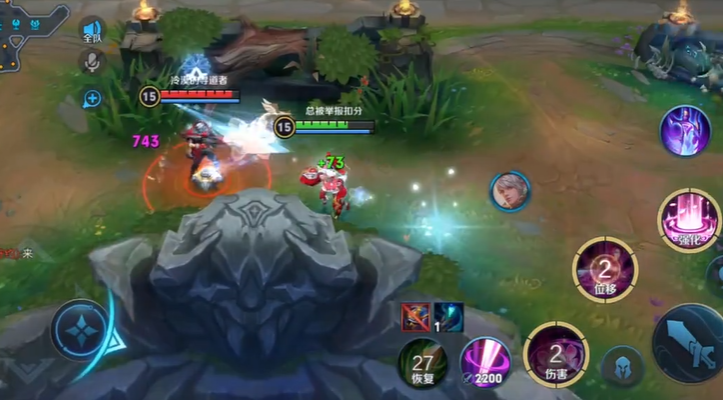Tap the red sword buff icon
This screenshot has width=723, height=400.
tap(414, 317)
